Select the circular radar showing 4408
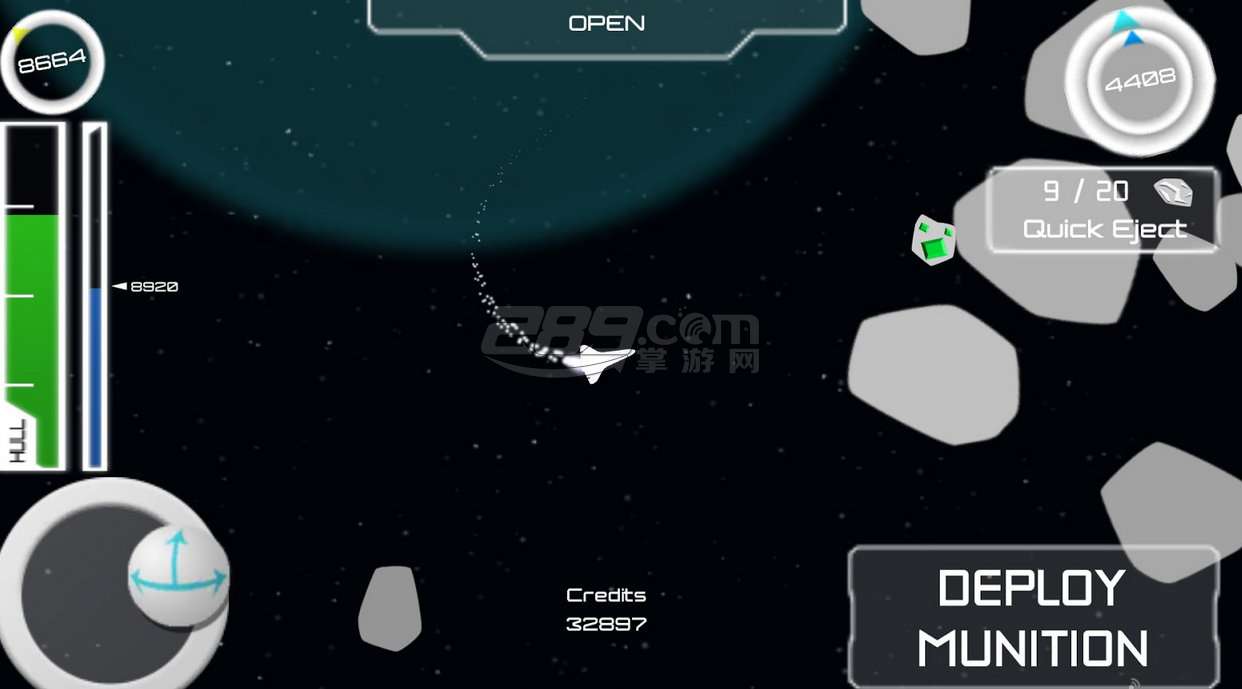 1139,80
